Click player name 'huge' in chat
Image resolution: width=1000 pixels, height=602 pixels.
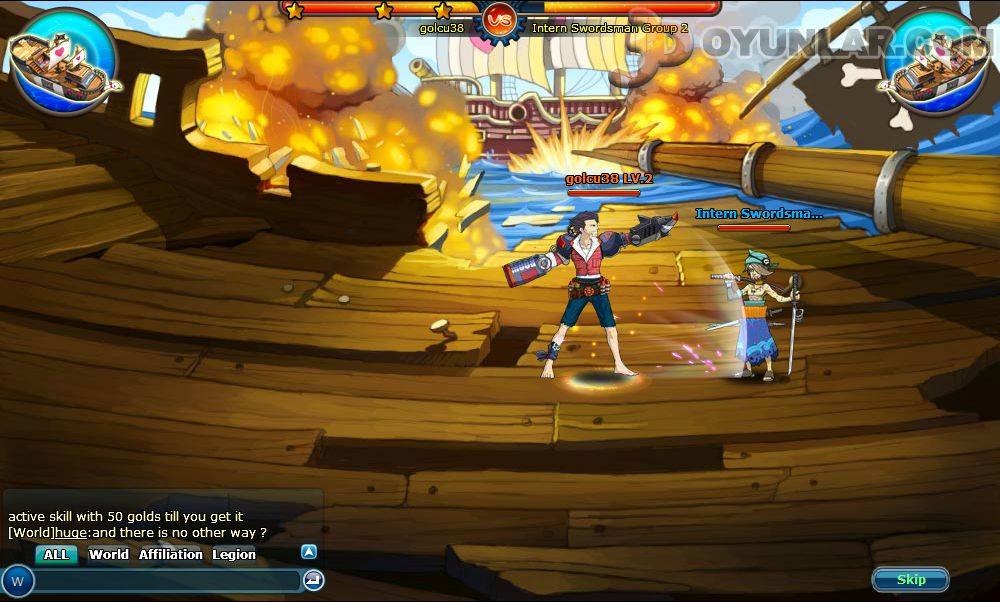70,533
